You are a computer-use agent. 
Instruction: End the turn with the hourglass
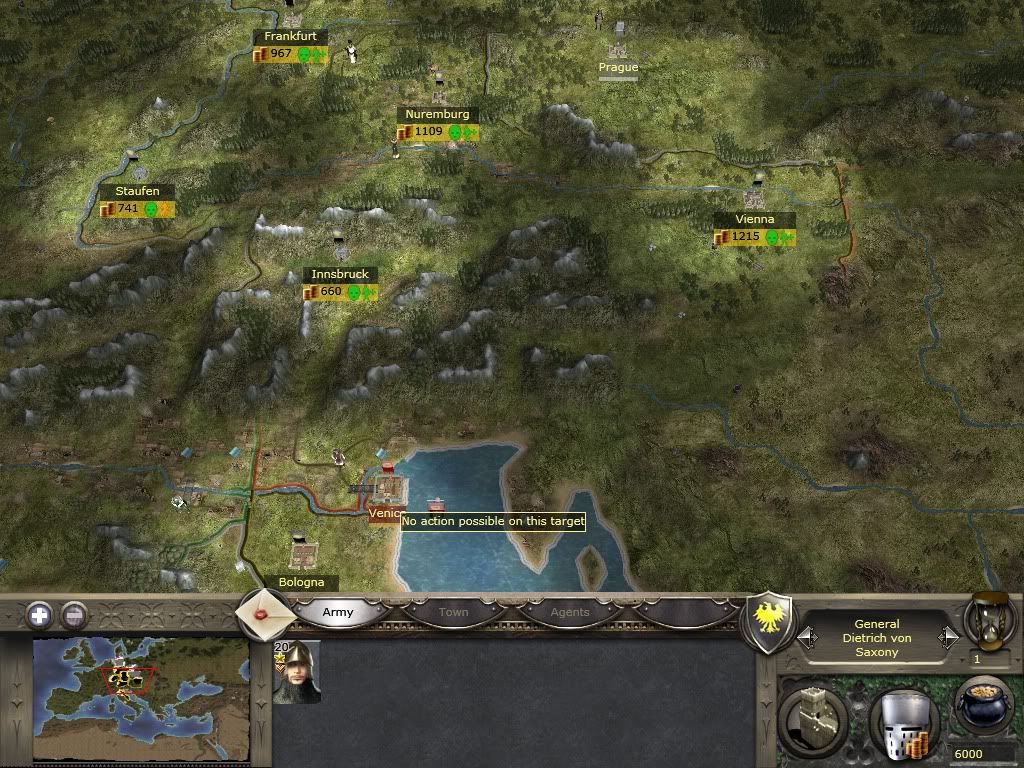(x=989, y=619)
